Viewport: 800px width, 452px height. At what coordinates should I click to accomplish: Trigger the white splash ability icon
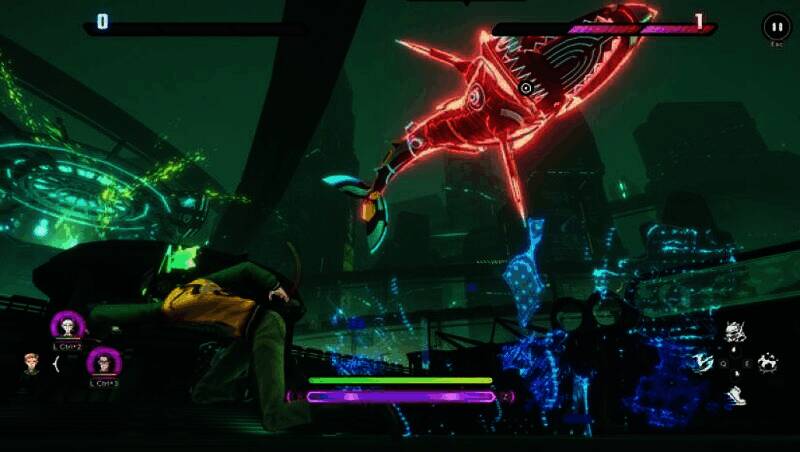click(x=768, y=362)
